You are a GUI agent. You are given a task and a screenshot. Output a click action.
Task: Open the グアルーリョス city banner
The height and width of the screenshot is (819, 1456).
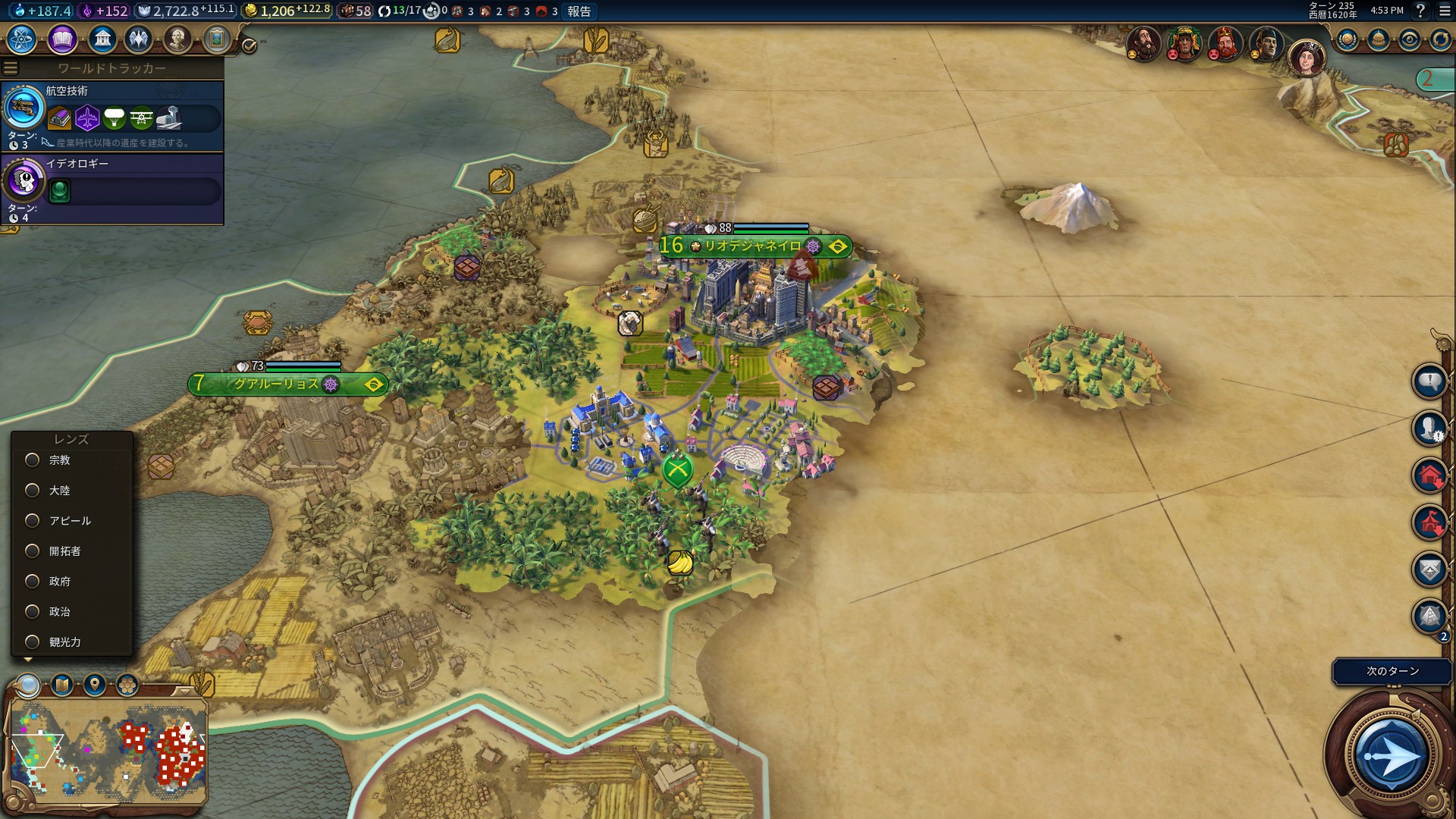point(278,384)
